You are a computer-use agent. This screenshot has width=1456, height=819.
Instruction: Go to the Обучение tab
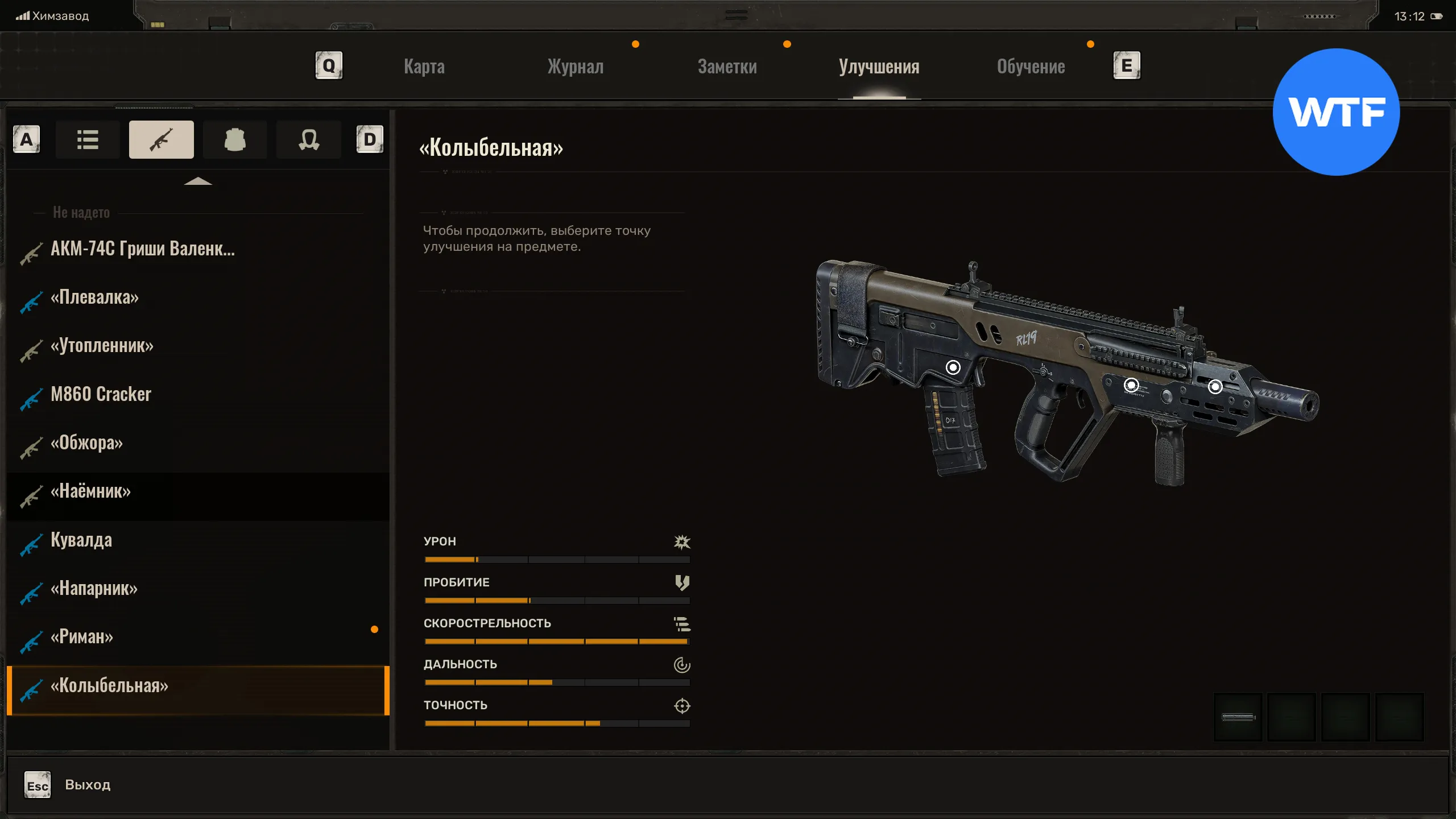(1031, 67)
